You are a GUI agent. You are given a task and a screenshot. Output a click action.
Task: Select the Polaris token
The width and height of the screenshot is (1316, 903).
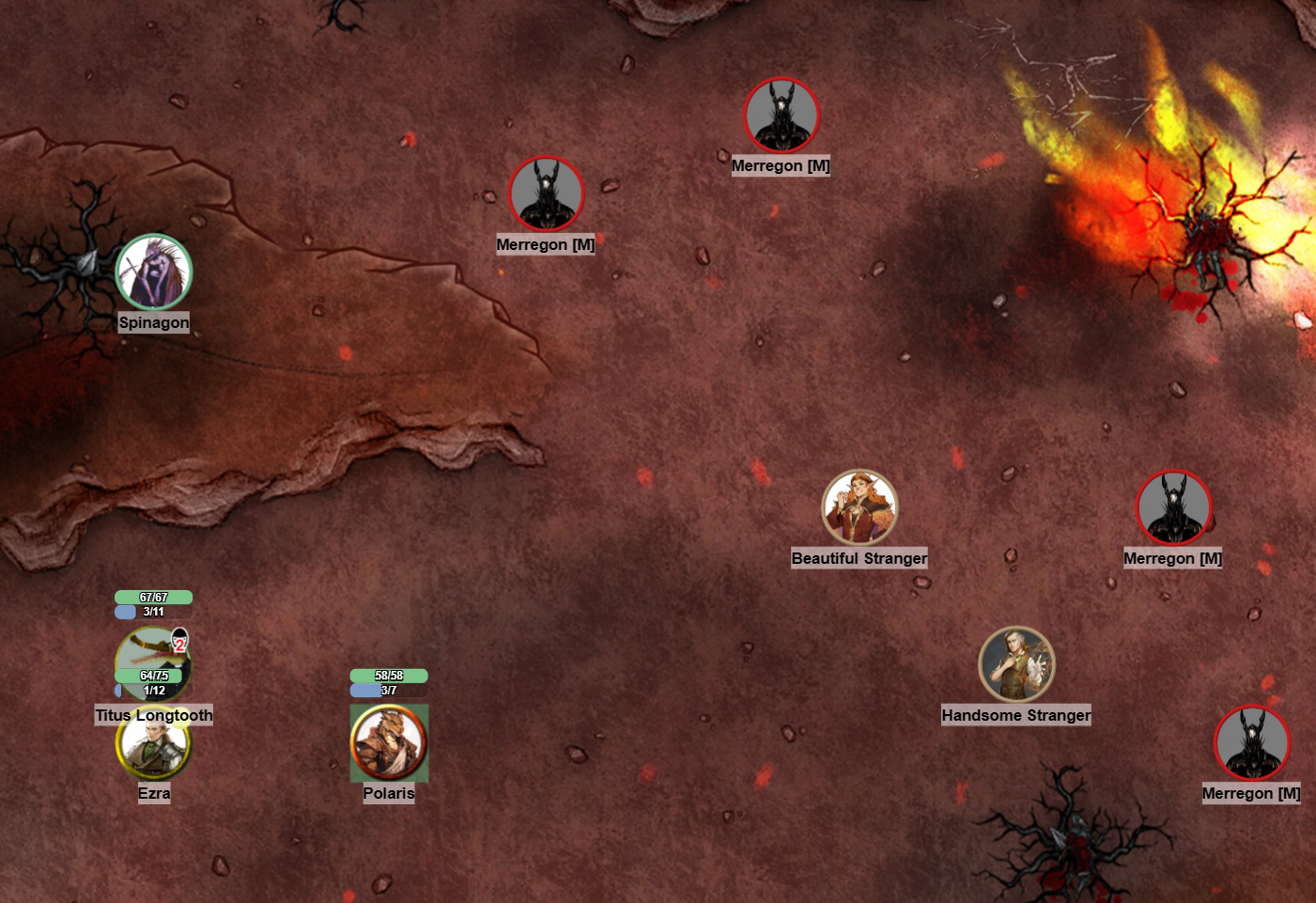(x=389, y=741)
